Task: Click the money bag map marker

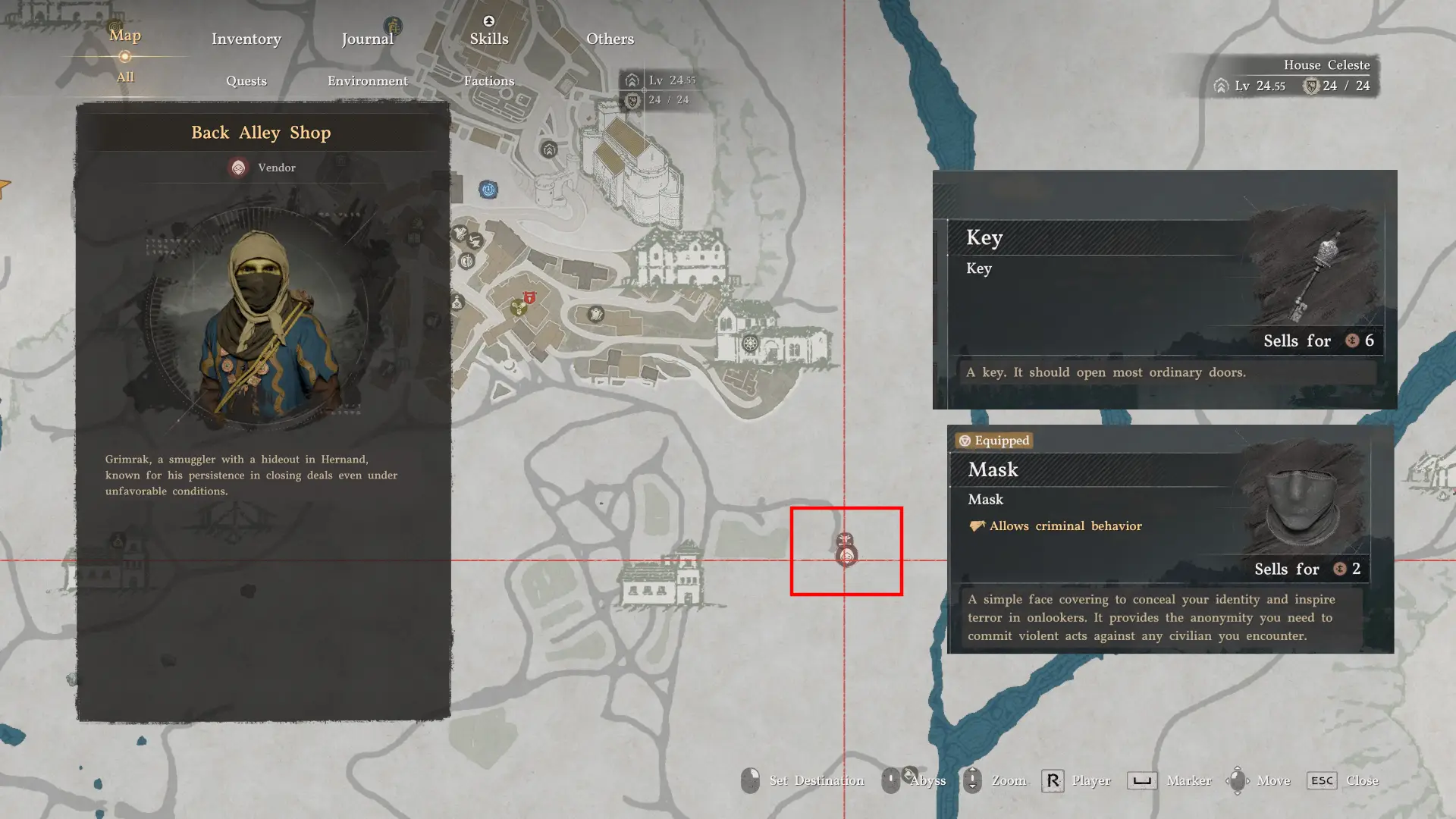Action: 457,303
